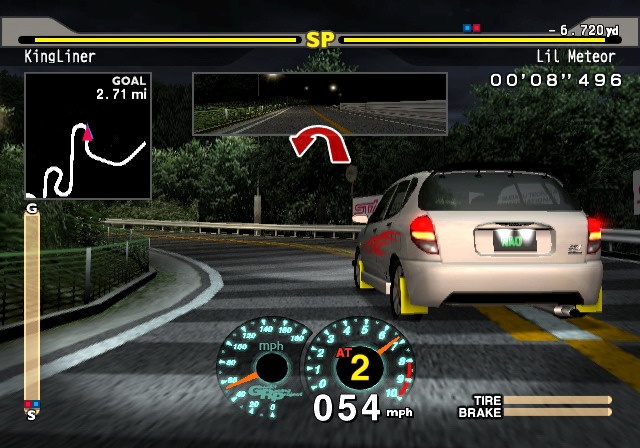Open the course minimap

pyautogui.click(x=88, y=135)
